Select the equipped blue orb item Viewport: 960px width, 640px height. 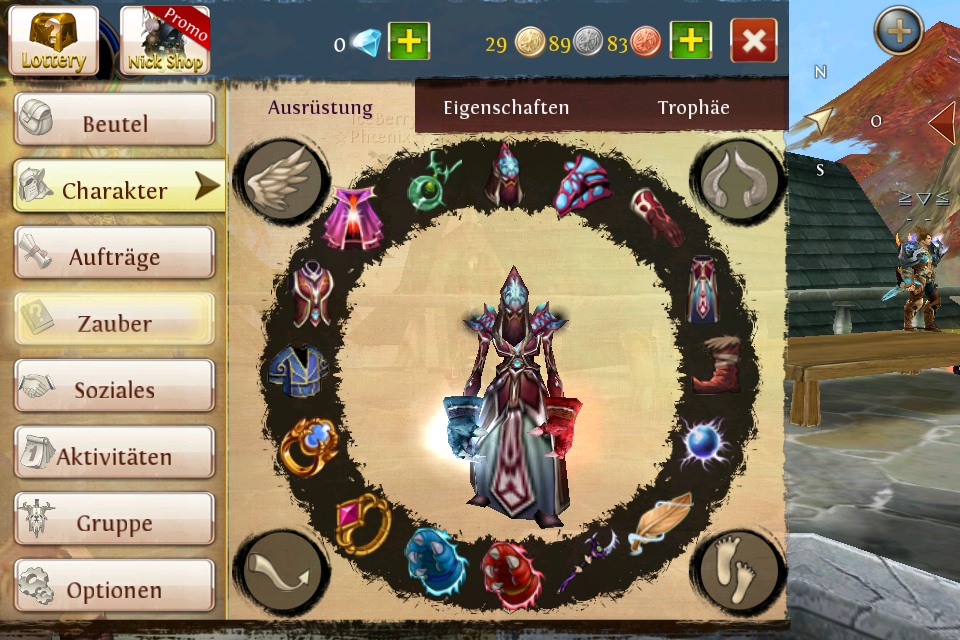[703, 443]
